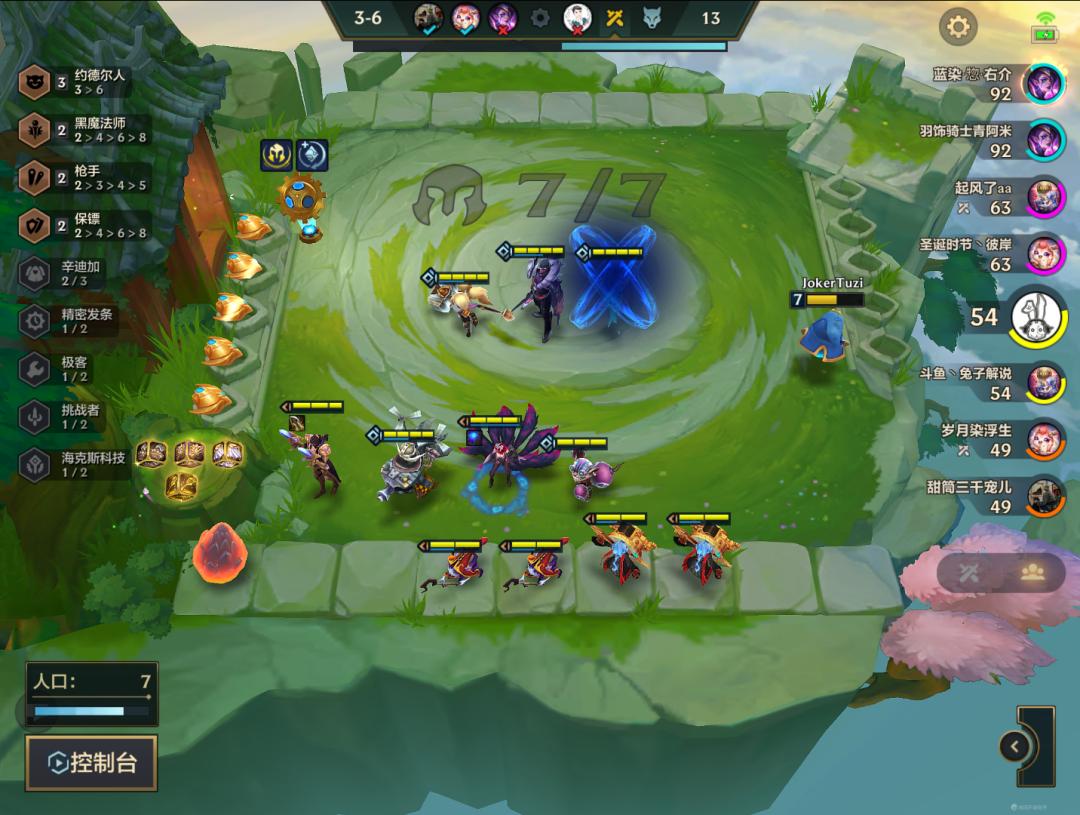1080x815 pixels.
Task: Show the 黑魔法师 trait details
Action: pyautogui.click(x=85, y=130)
